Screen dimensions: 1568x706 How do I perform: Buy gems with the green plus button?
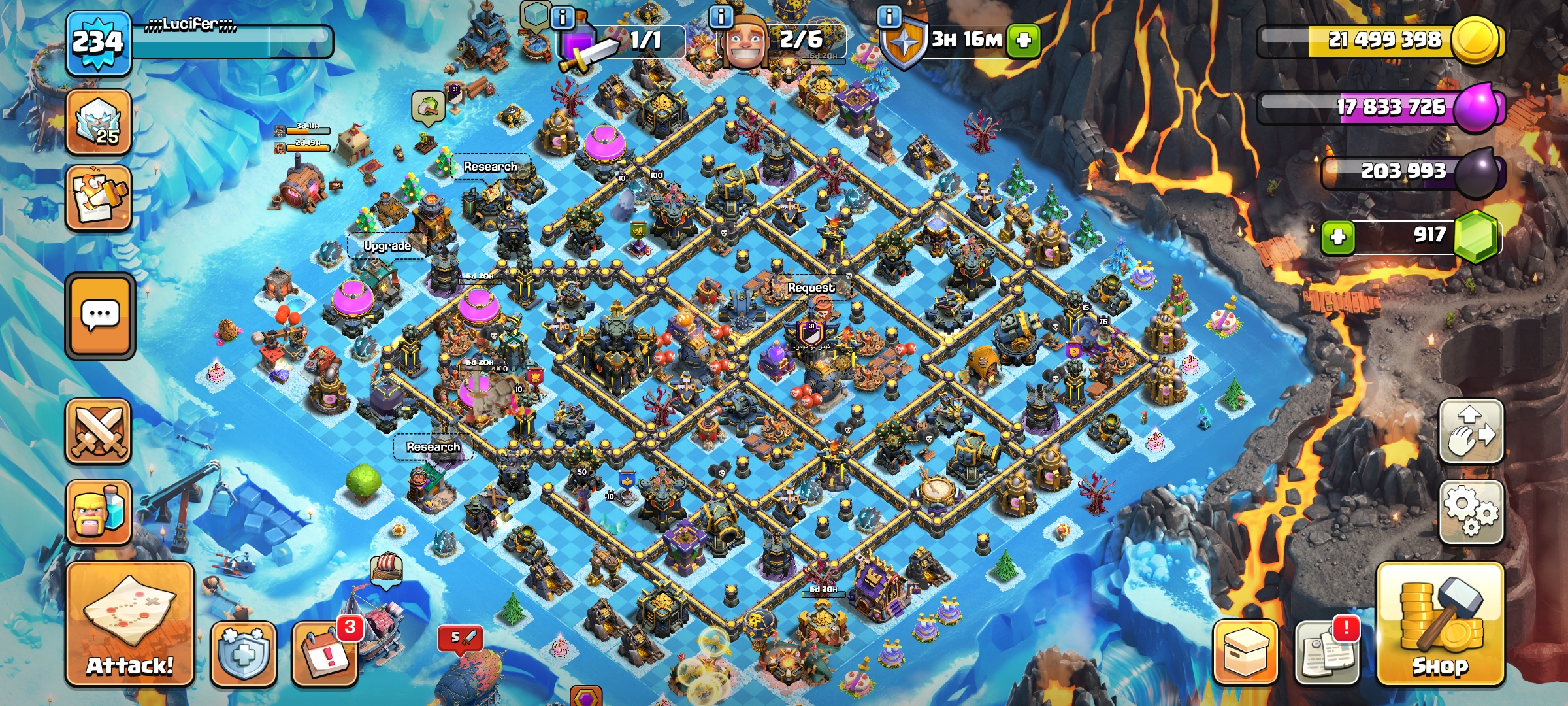(x=1337, y=237)
